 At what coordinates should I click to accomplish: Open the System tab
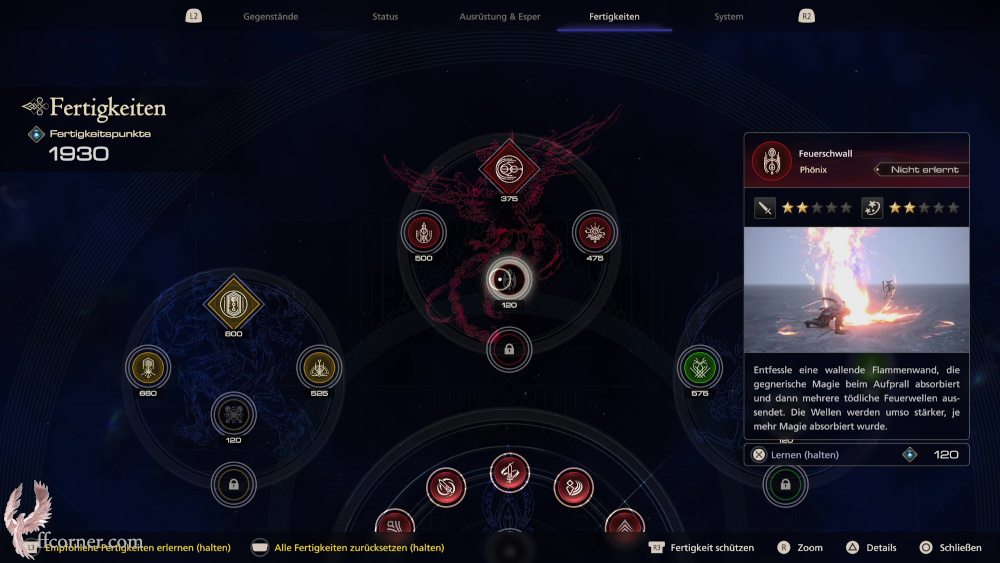(x=728, y=17)
